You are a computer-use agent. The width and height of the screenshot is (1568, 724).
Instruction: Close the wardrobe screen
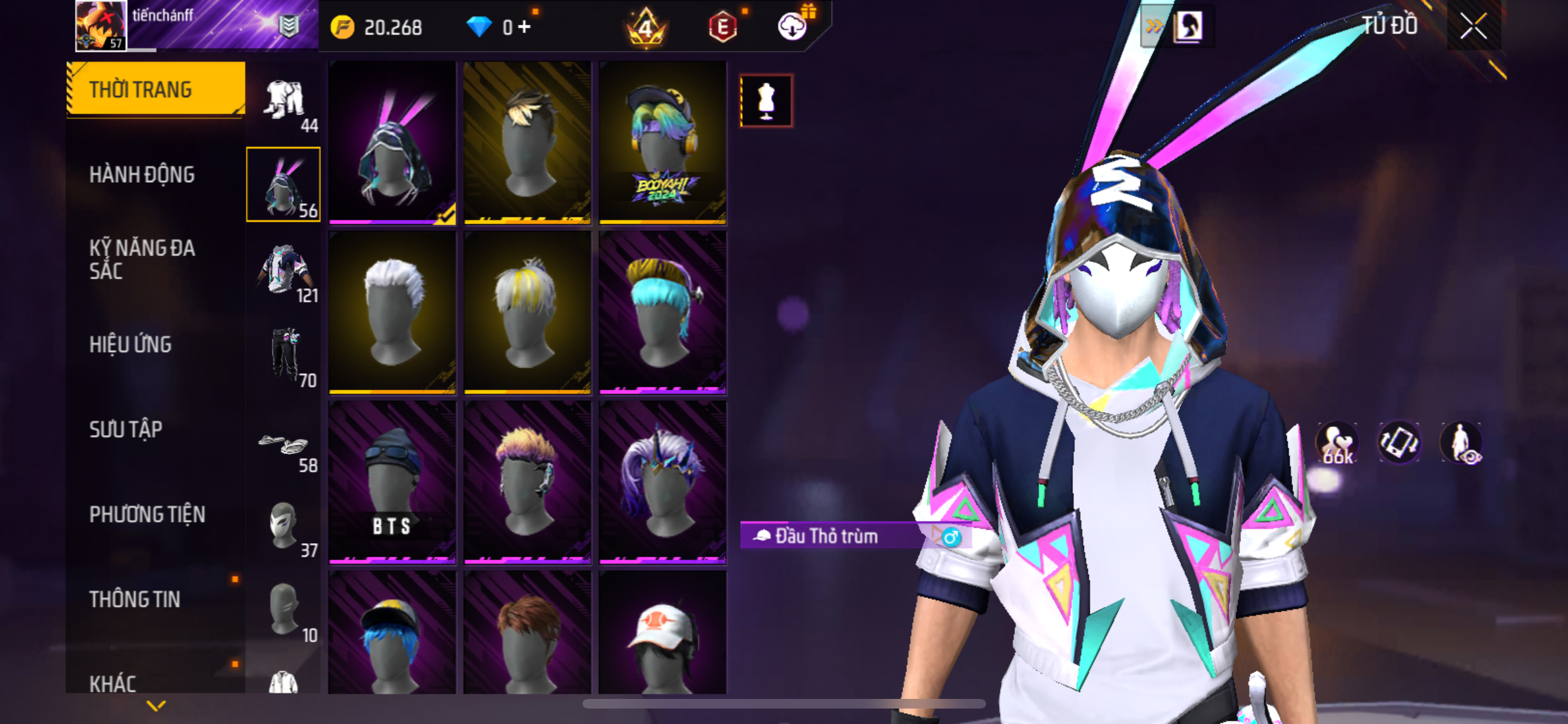[1473, 27]
